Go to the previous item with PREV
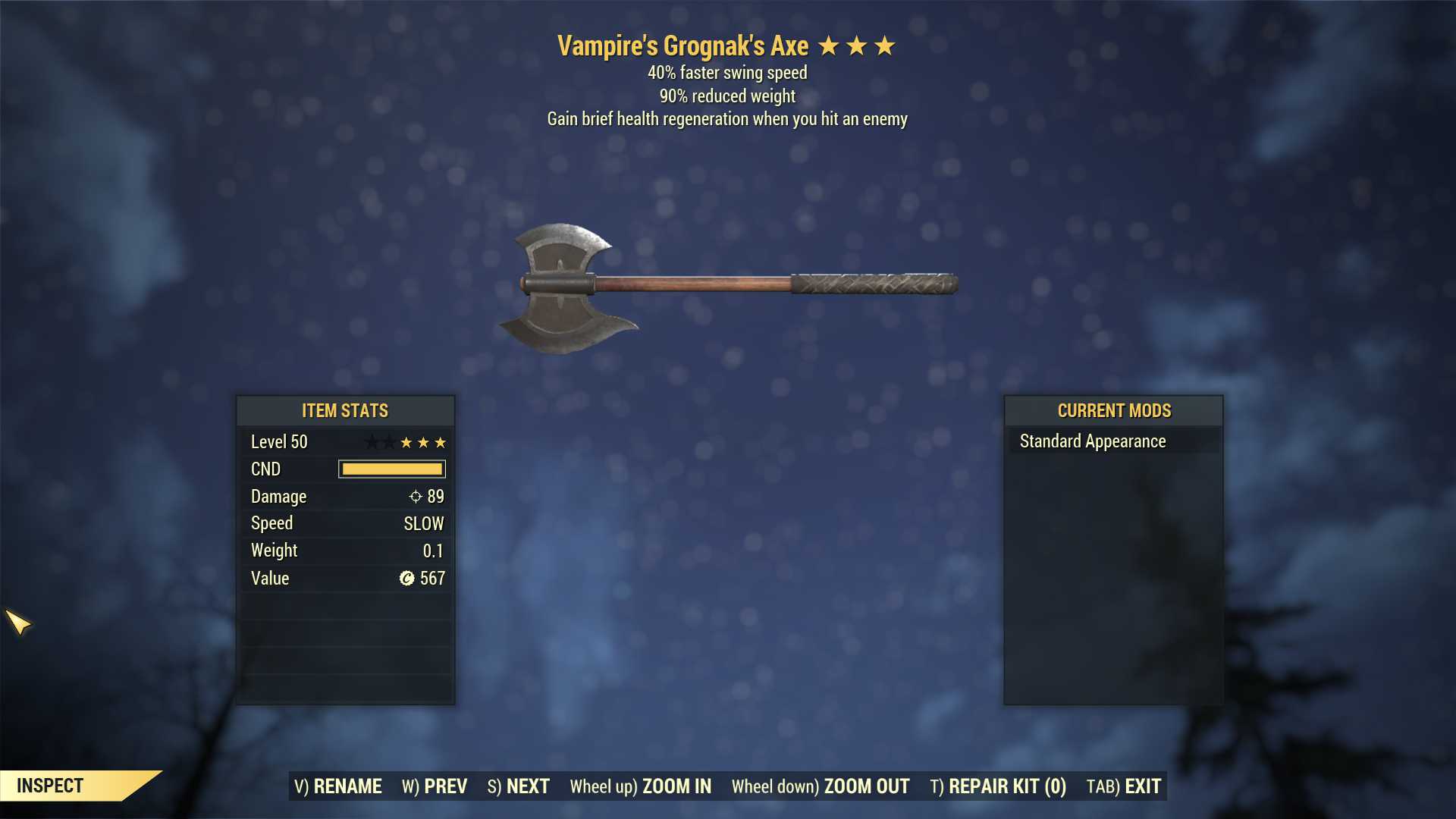1456x819 pixels. coord(435,786)
